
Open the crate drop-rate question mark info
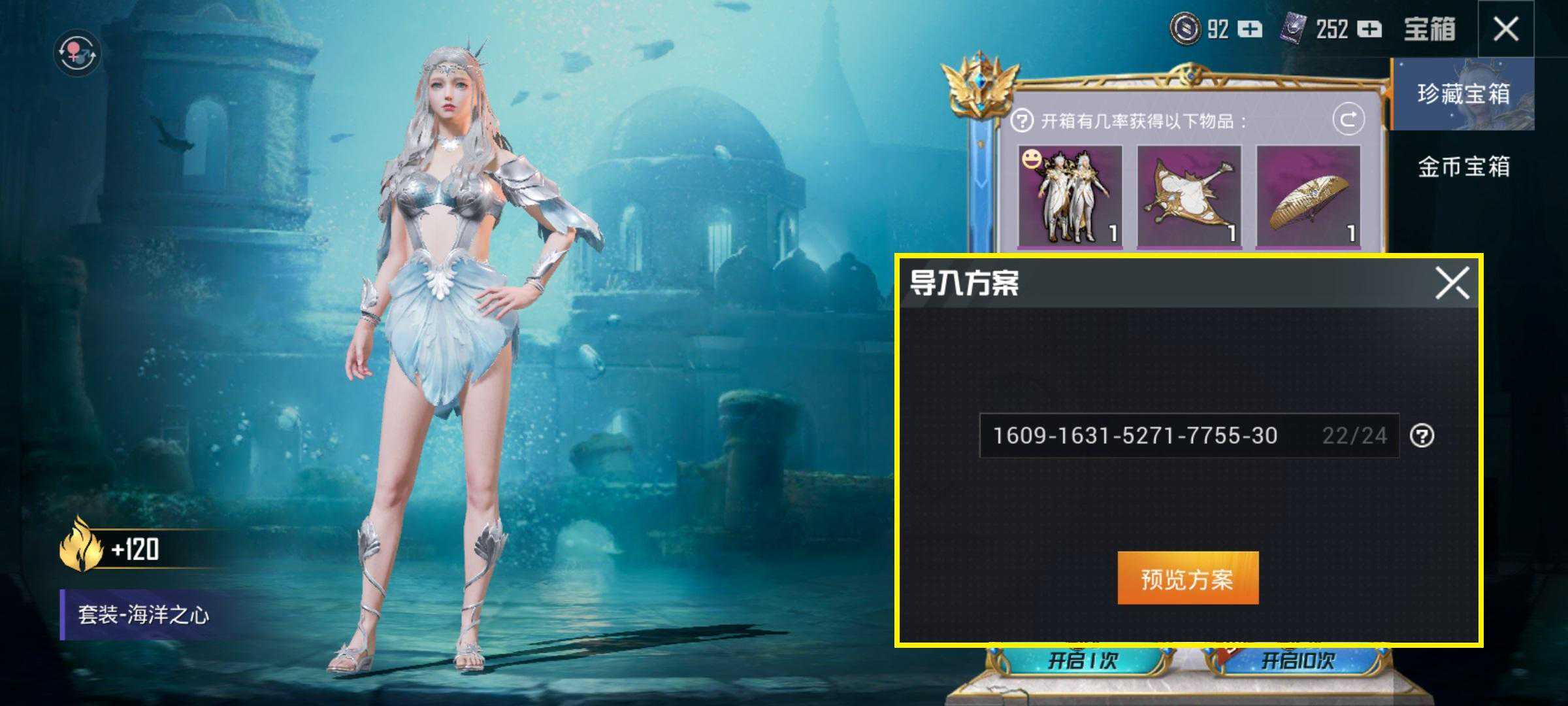pos(1022,121)
